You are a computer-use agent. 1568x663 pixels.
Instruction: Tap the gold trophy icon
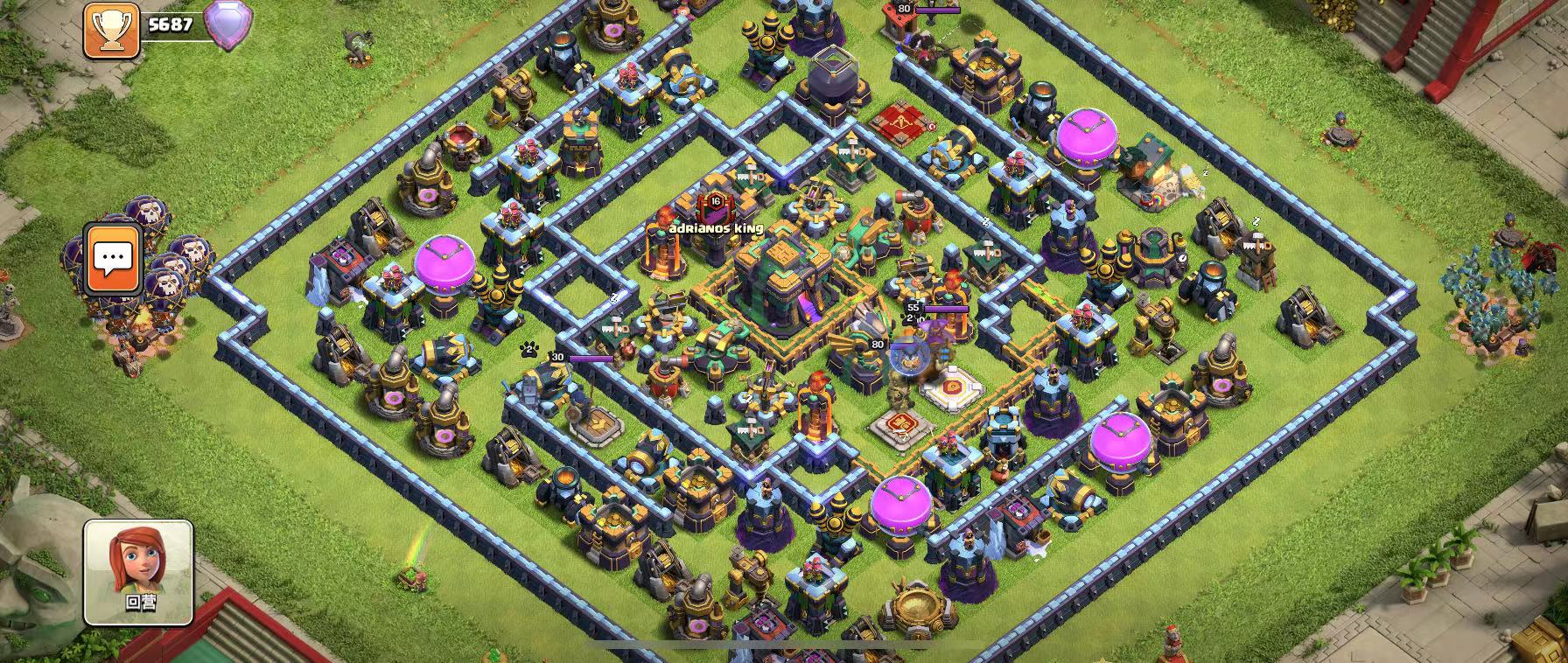111,29
